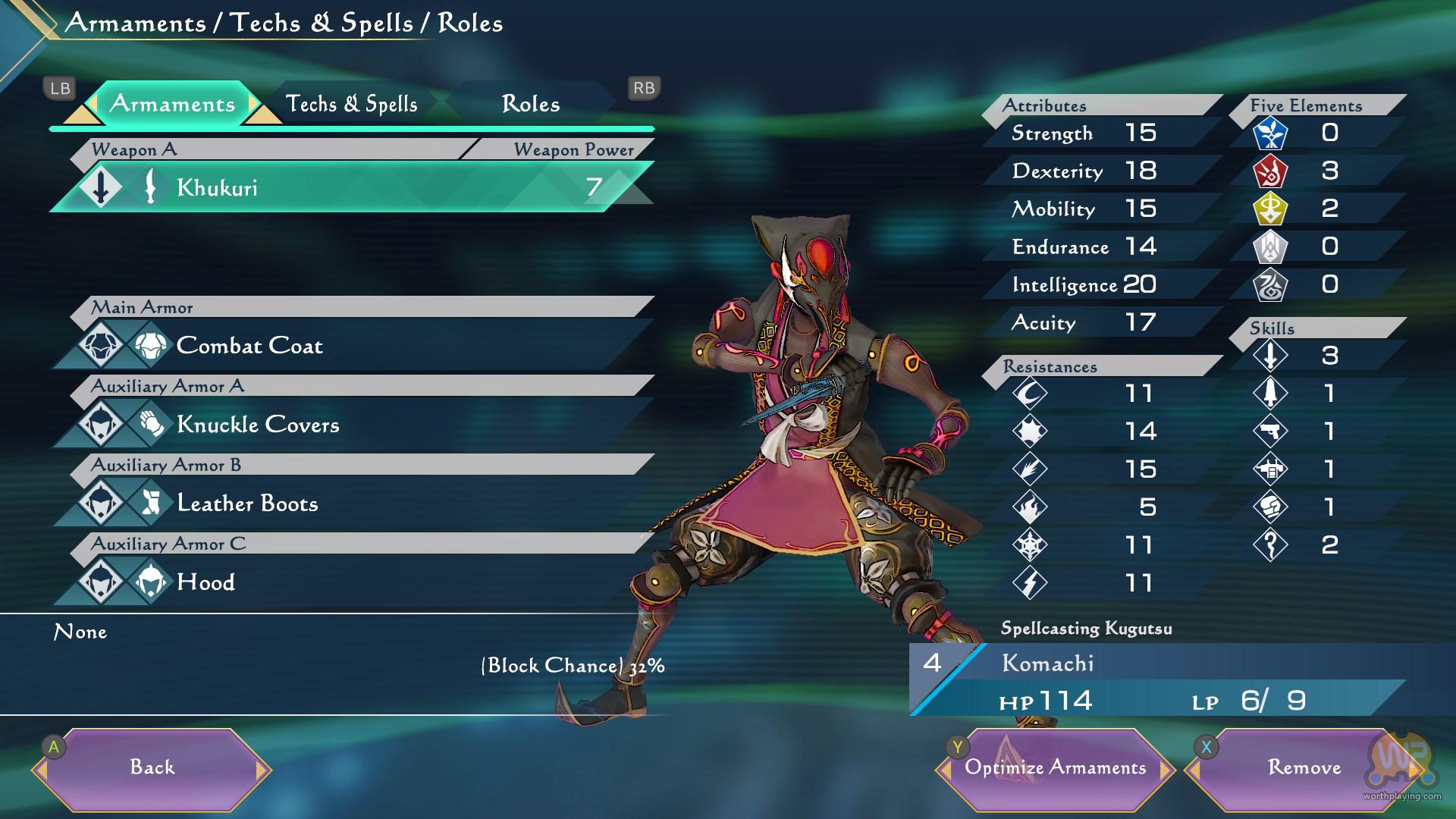1456x819 pixels.
Task: Remove the selected equipment
Action: (x=1304, y=768)
